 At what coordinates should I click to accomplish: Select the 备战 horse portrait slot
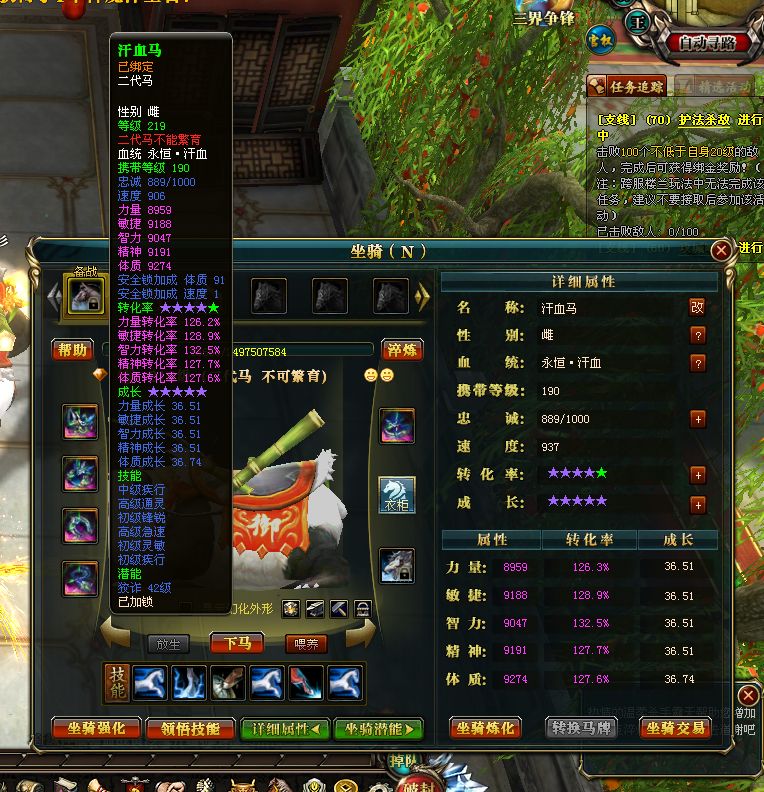[84, 296]
